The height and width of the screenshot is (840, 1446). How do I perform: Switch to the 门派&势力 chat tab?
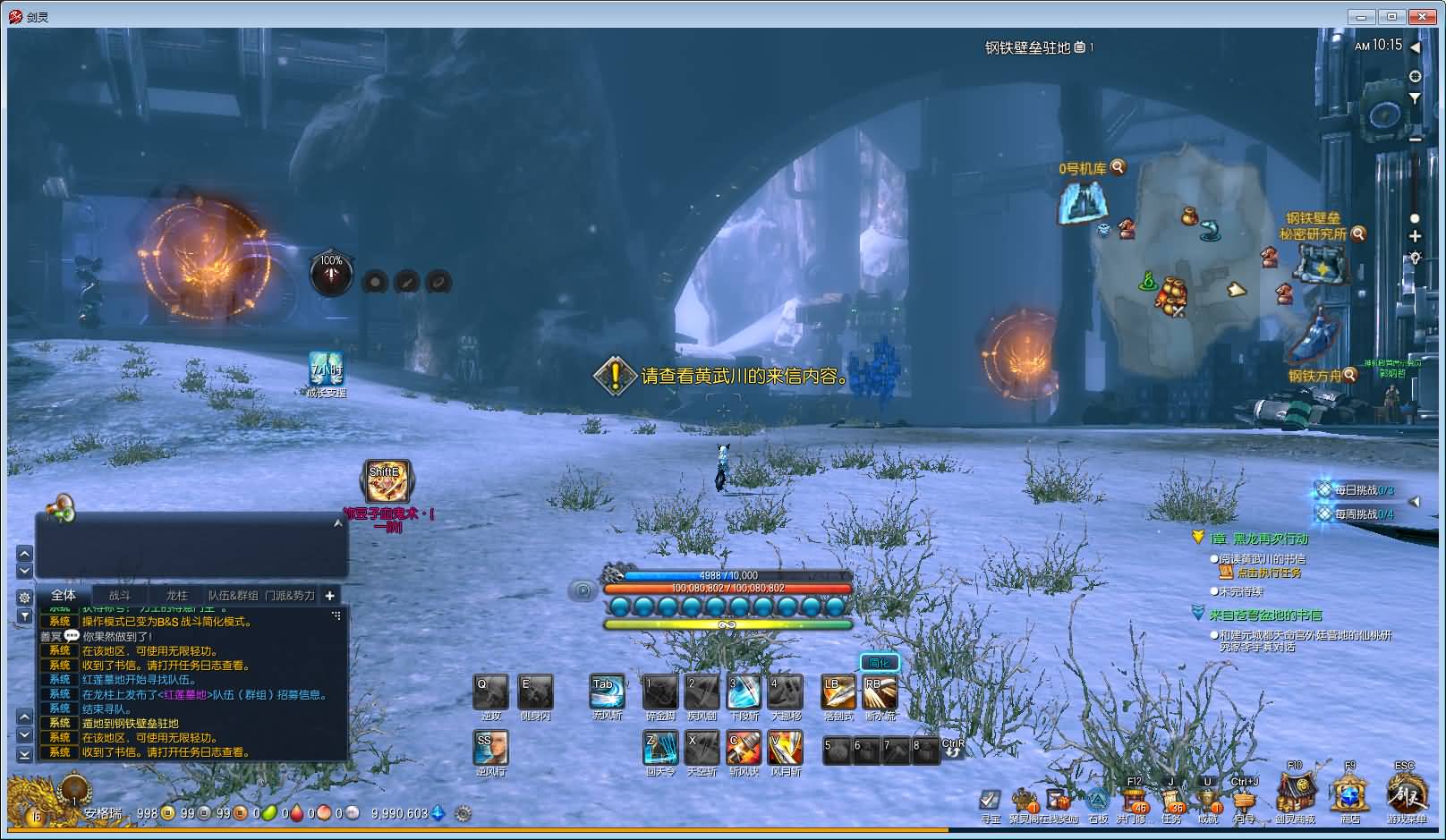(x=289, y=595)
